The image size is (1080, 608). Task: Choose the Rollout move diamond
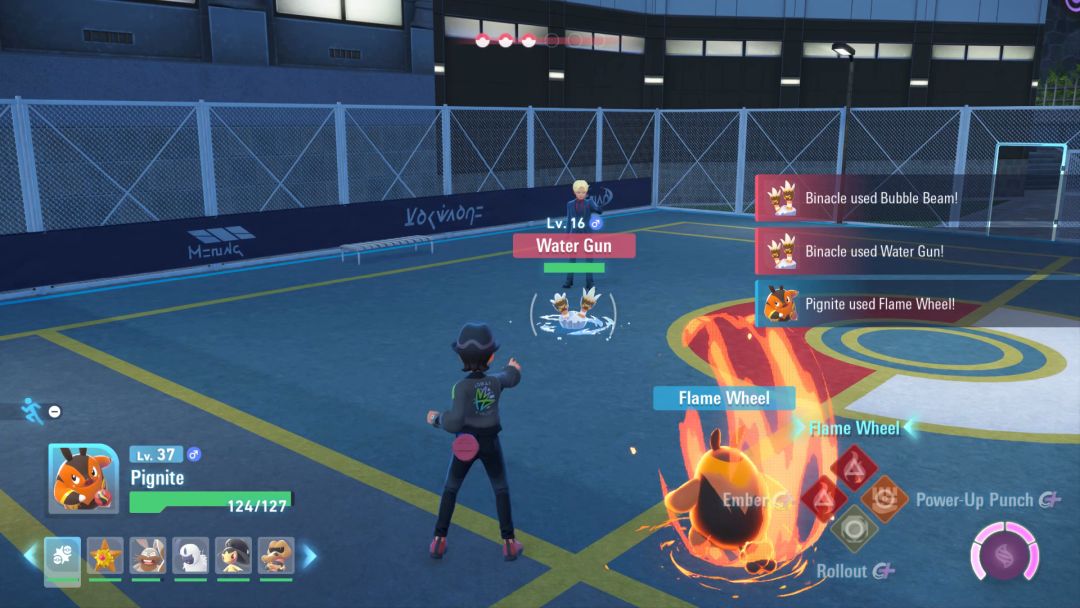854,529
